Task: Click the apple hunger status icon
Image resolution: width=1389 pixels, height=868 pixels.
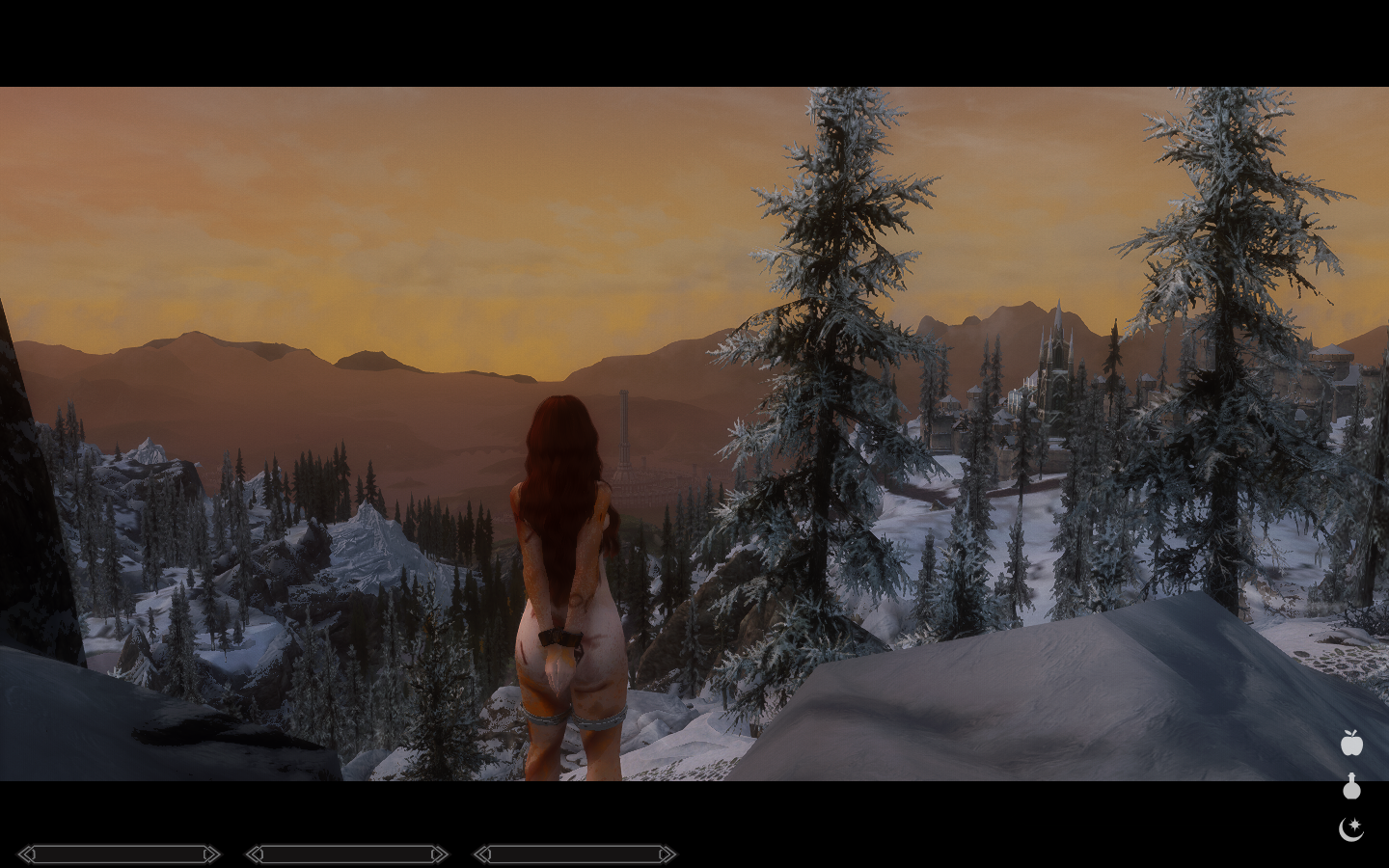Action: coord(1351,743)
